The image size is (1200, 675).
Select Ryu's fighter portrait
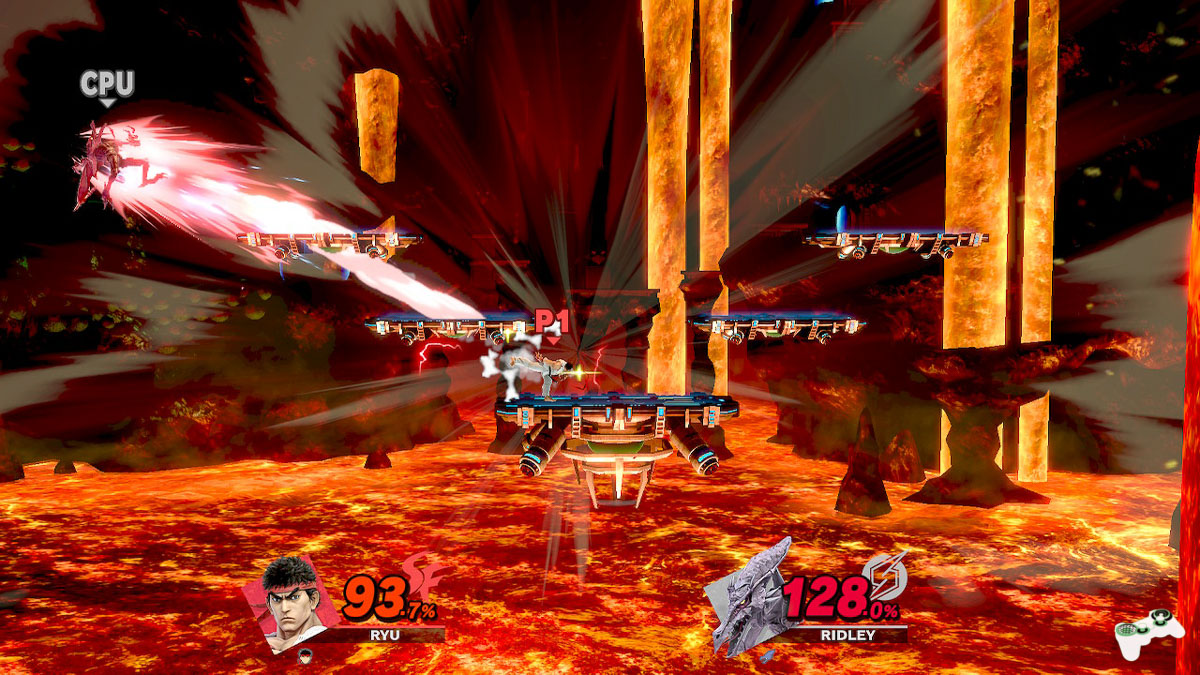(287, 603)
